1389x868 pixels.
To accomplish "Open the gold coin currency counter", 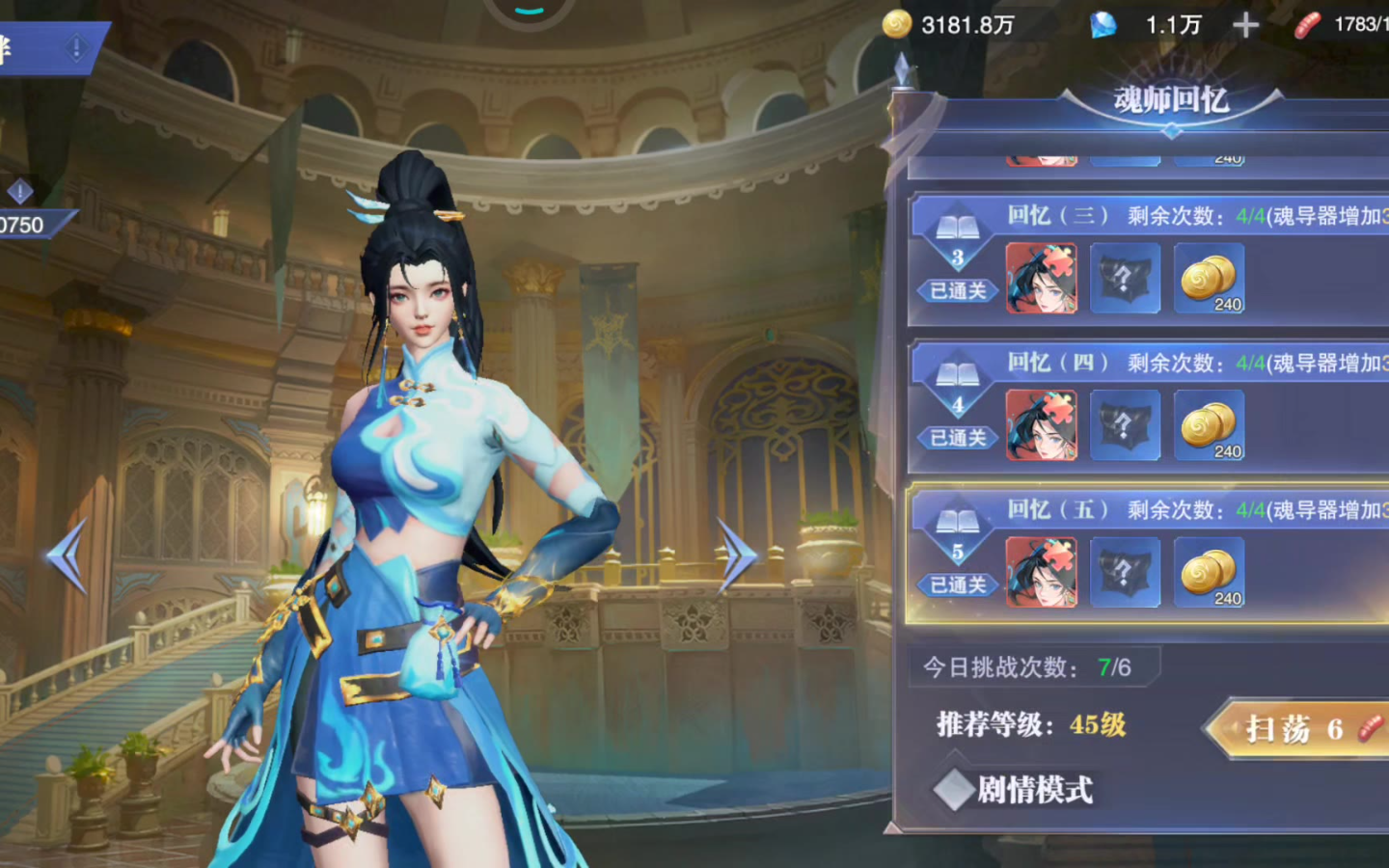I will pos(950,25).
